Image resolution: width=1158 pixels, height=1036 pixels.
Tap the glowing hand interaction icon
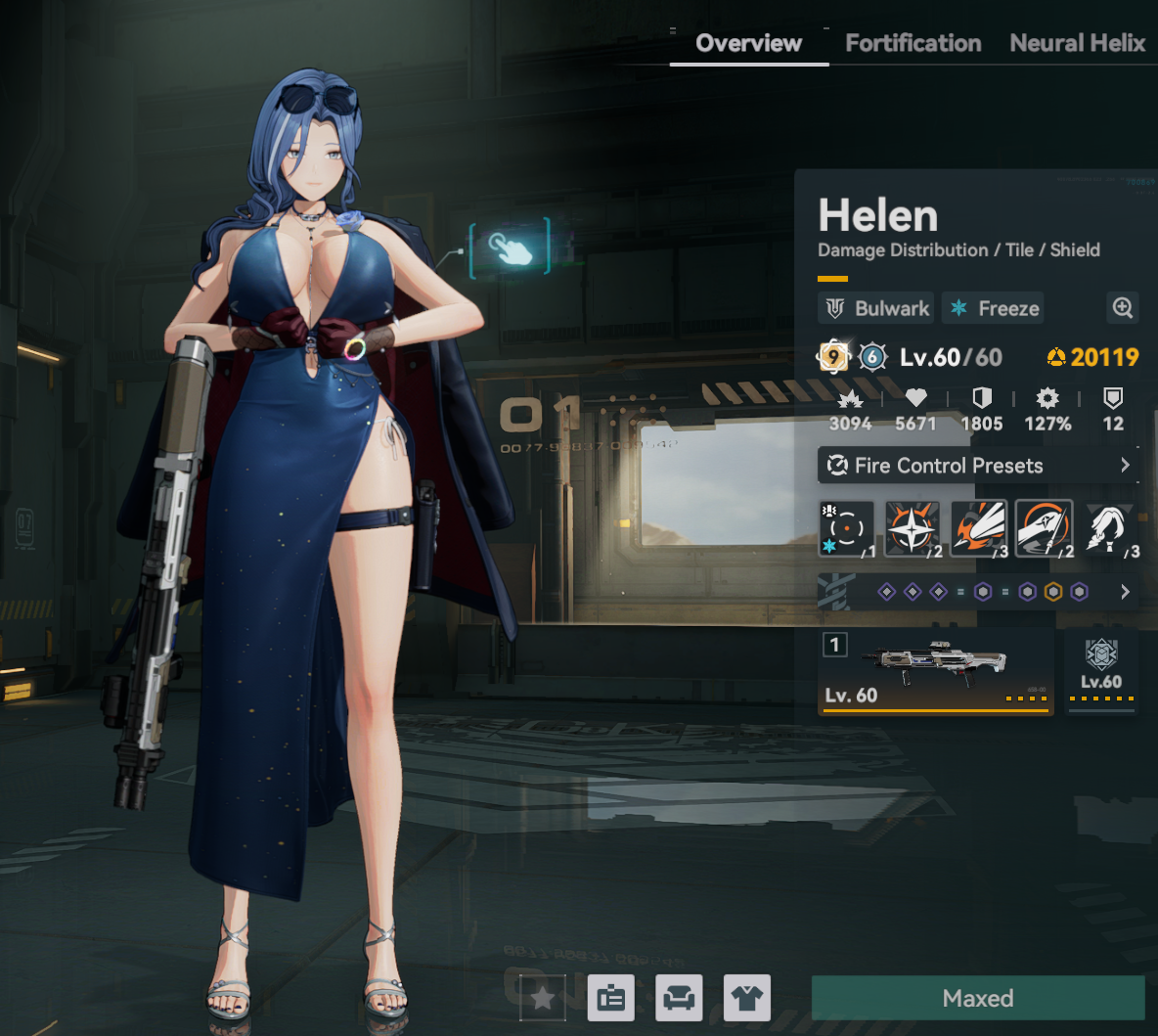[510, 248]
